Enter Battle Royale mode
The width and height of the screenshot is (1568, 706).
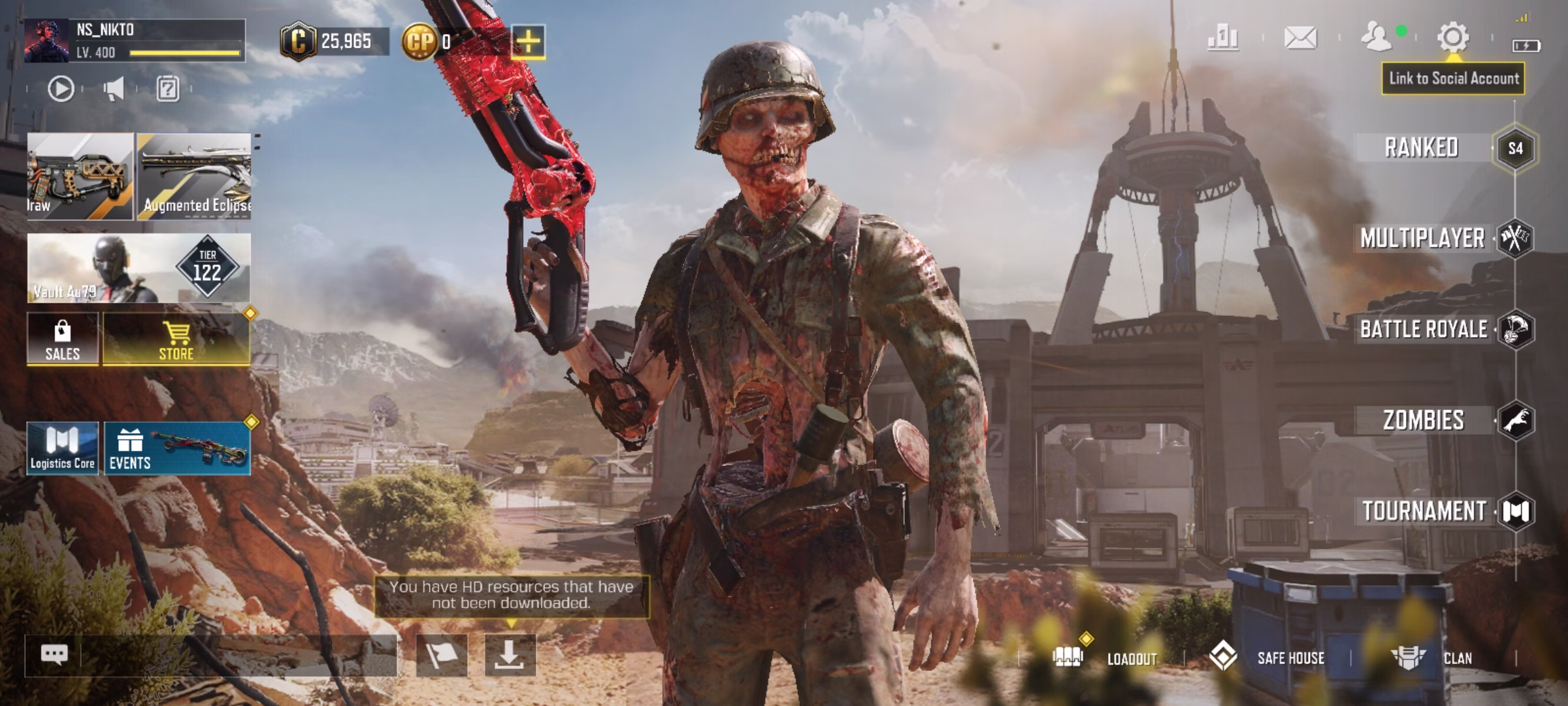1424,329
